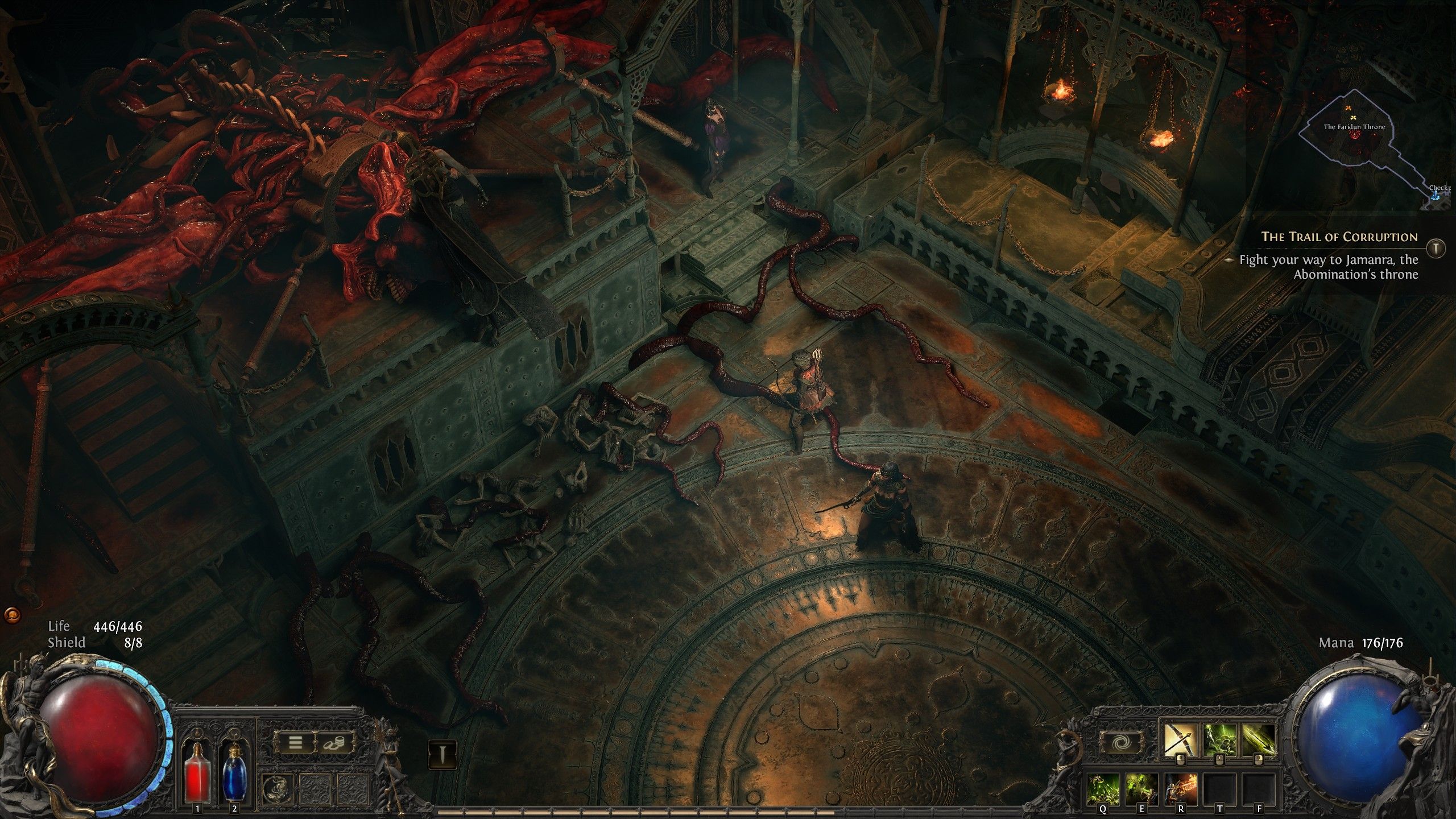The height and width of the screenshot is (819, 1456).
Task: Activate the green vine skill on Q
Action: 1103,789
